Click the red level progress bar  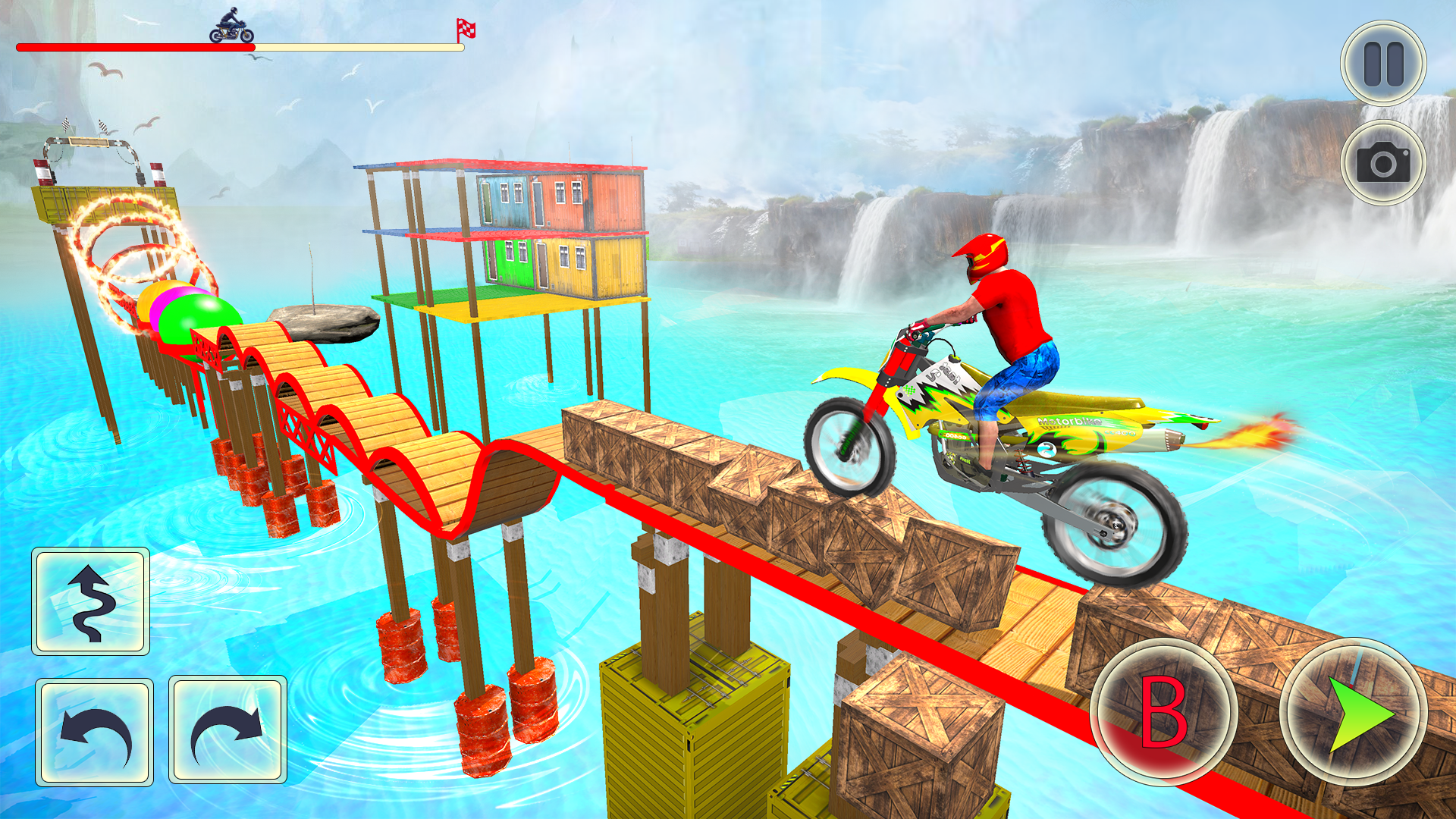tap(136, 45)
